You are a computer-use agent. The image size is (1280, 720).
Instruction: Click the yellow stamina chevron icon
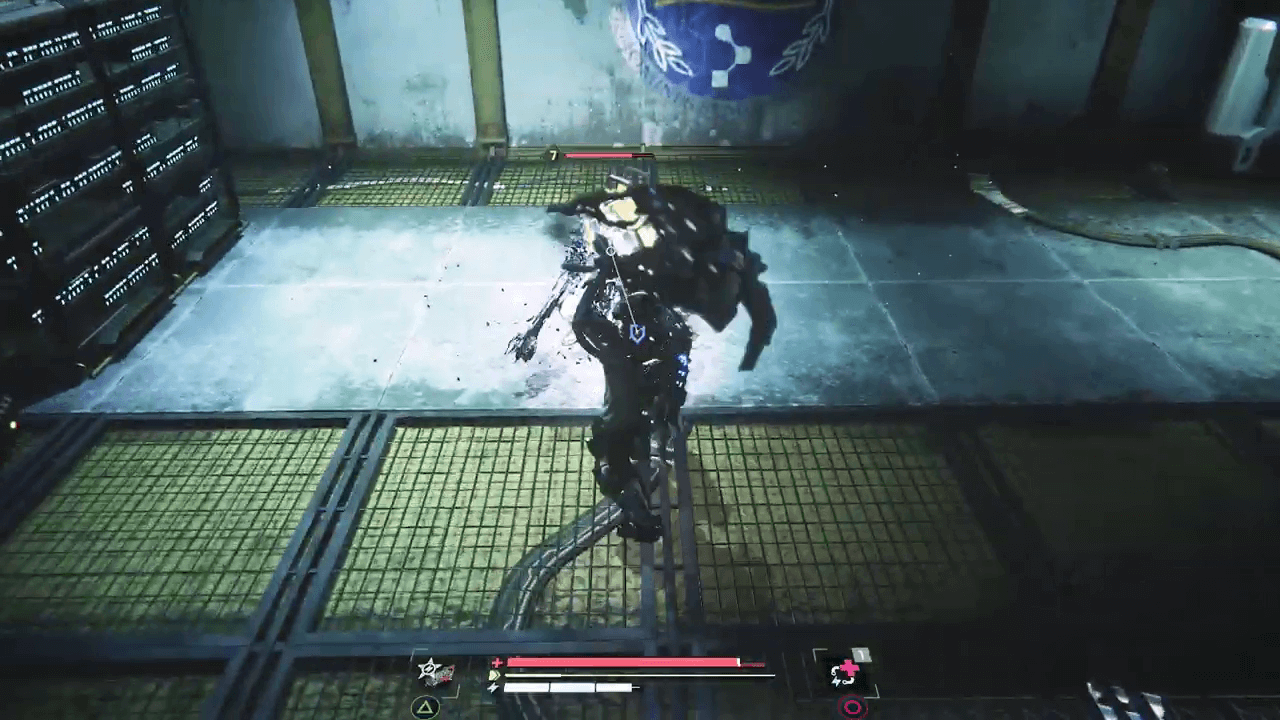click(x=494, y=674)
